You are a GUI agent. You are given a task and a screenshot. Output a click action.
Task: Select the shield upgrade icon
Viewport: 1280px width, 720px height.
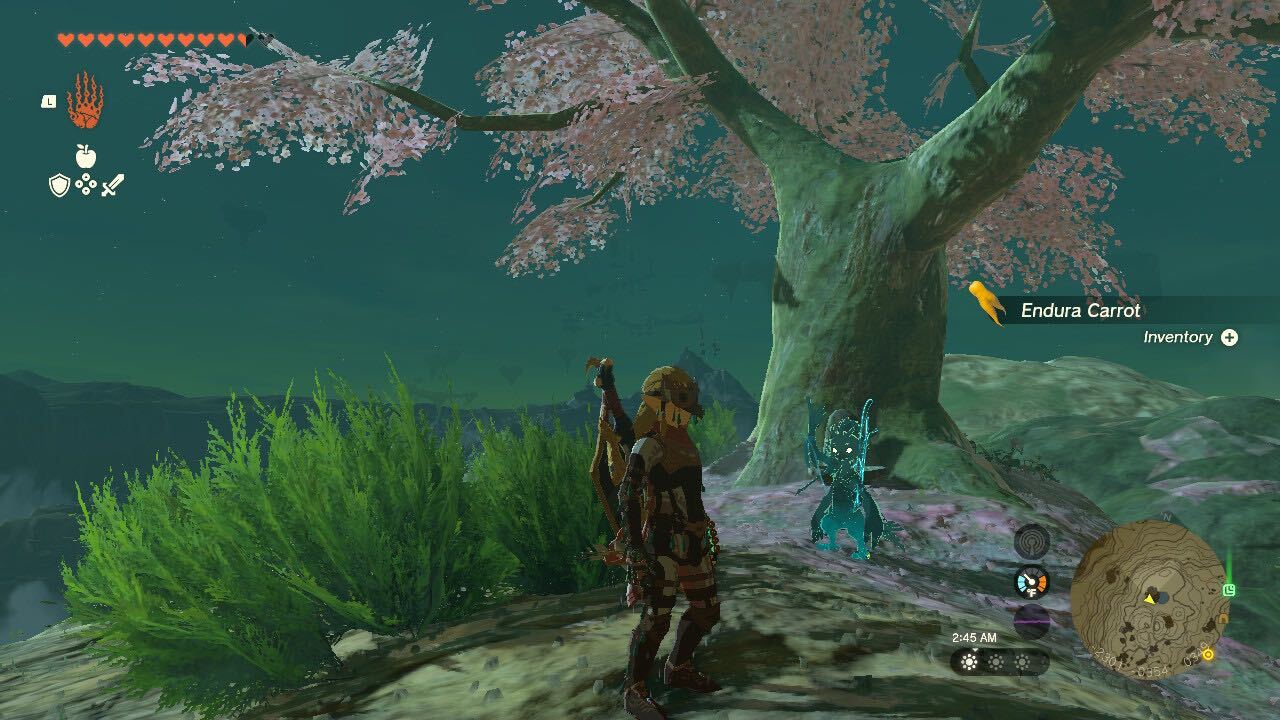tap(59, 184)
